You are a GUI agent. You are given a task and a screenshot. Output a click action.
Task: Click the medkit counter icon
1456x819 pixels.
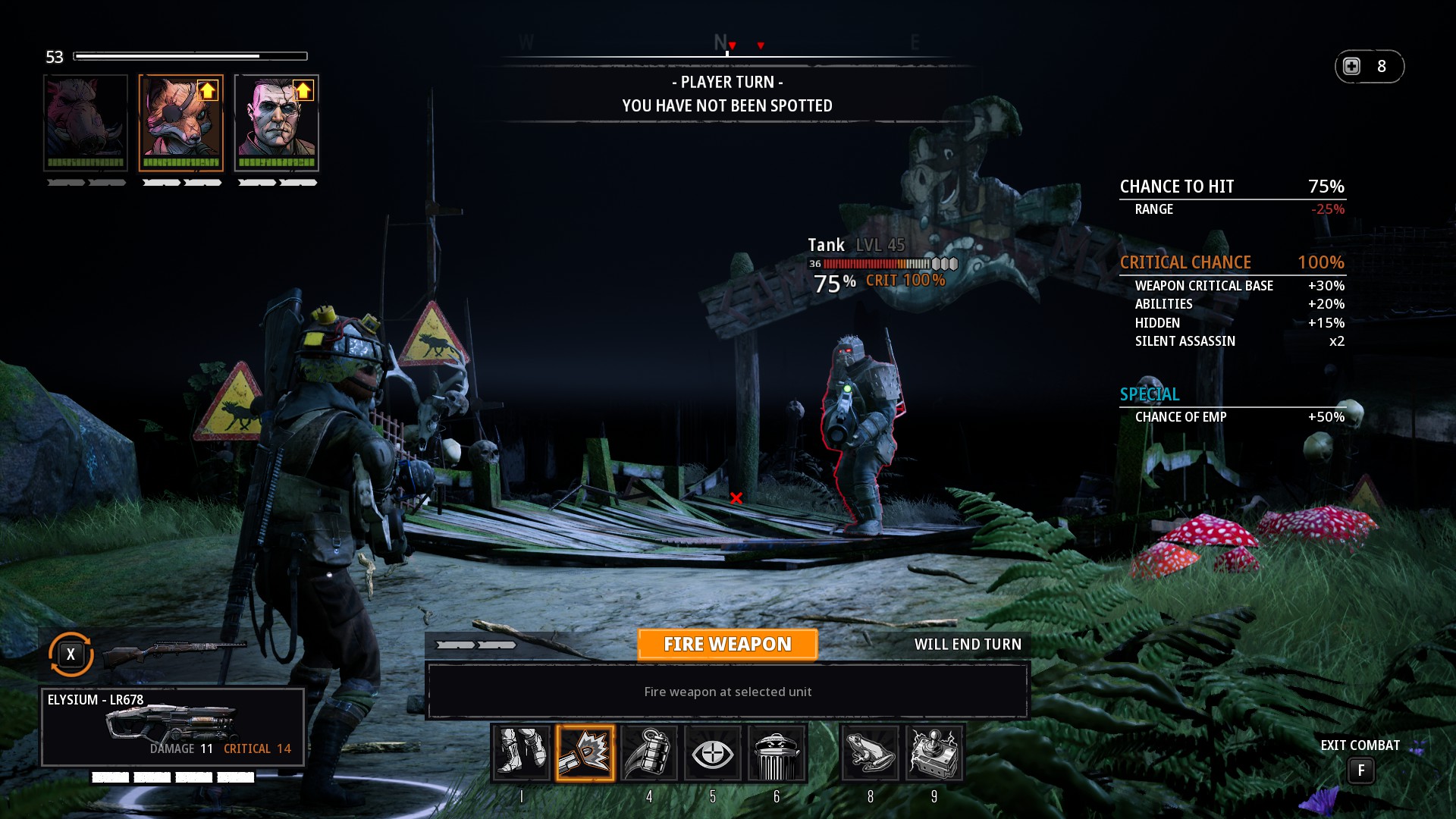[x=1352, y=67]
